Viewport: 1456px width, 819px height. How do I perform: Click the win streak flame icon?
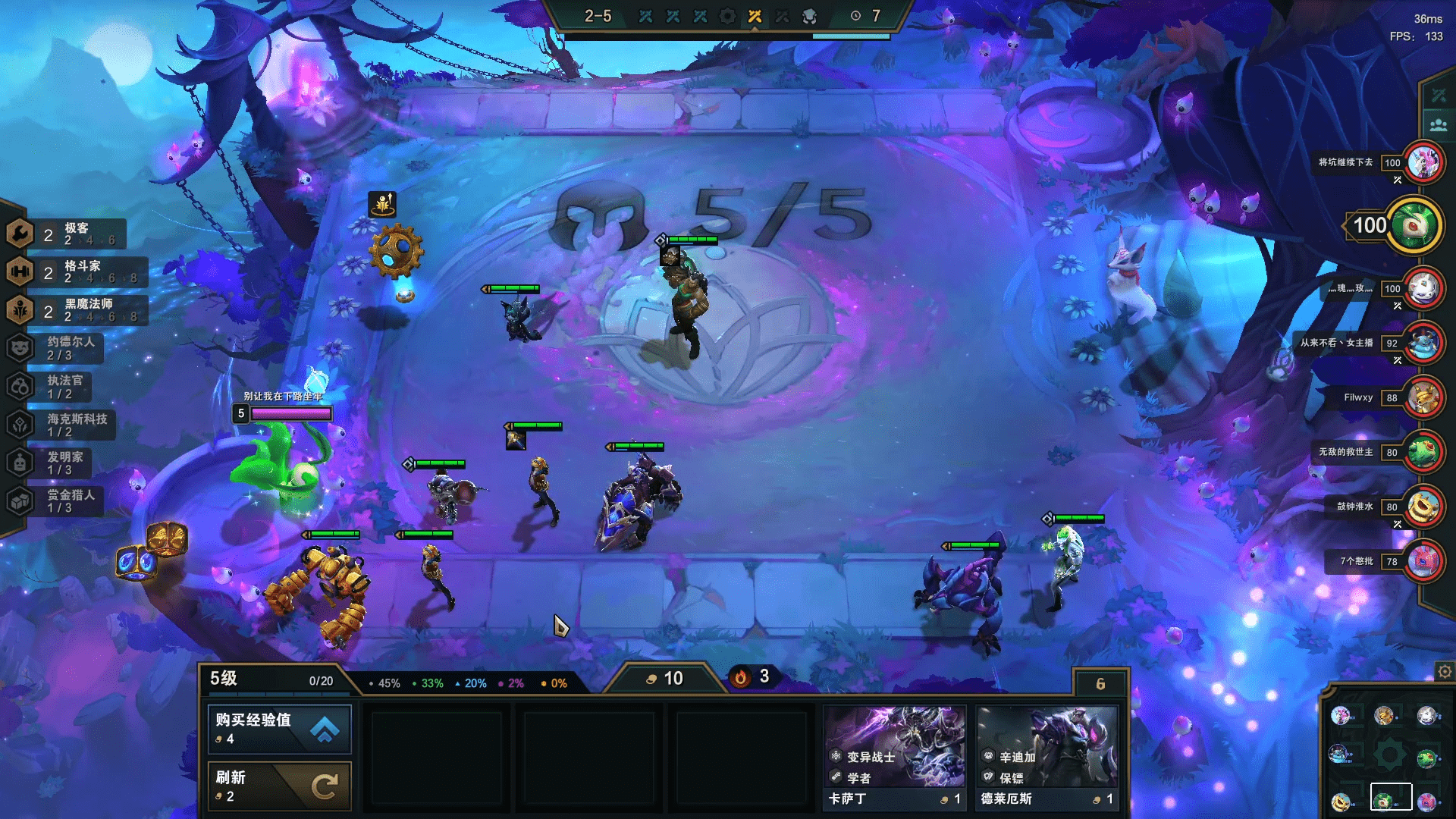pos(741,677)
